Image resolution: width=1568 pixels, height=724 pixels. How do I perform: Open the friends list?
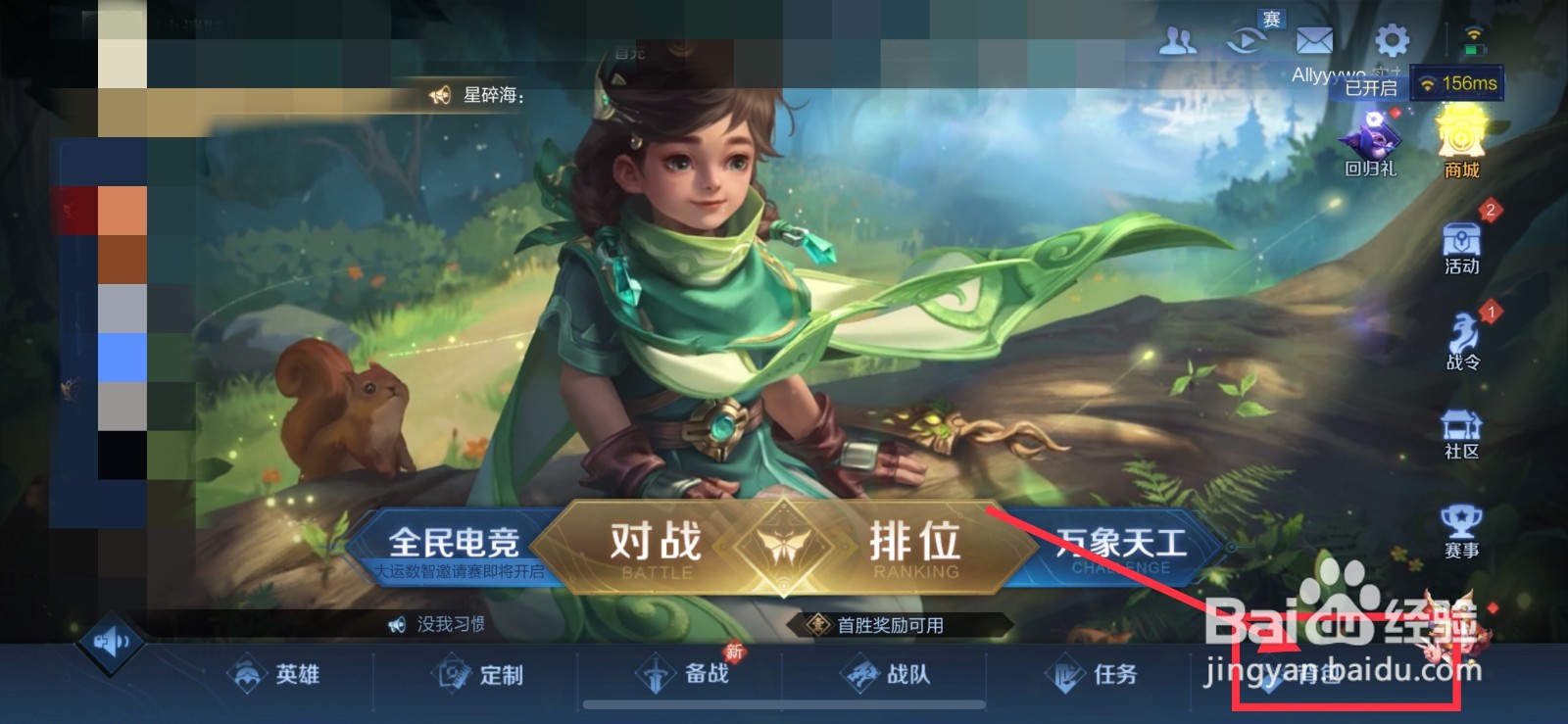click(1178, 41)
